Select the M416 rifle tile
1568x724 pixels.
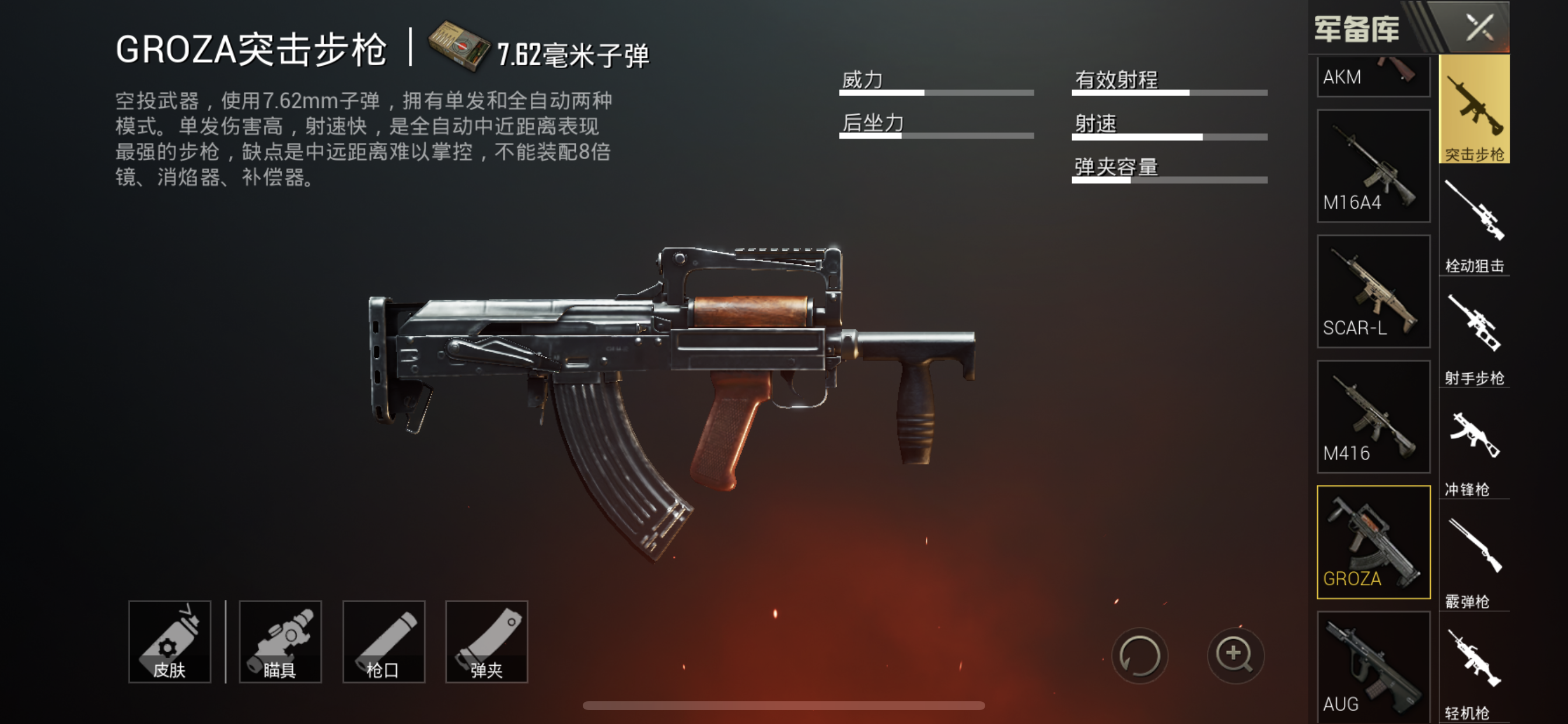click(1373, 417)
